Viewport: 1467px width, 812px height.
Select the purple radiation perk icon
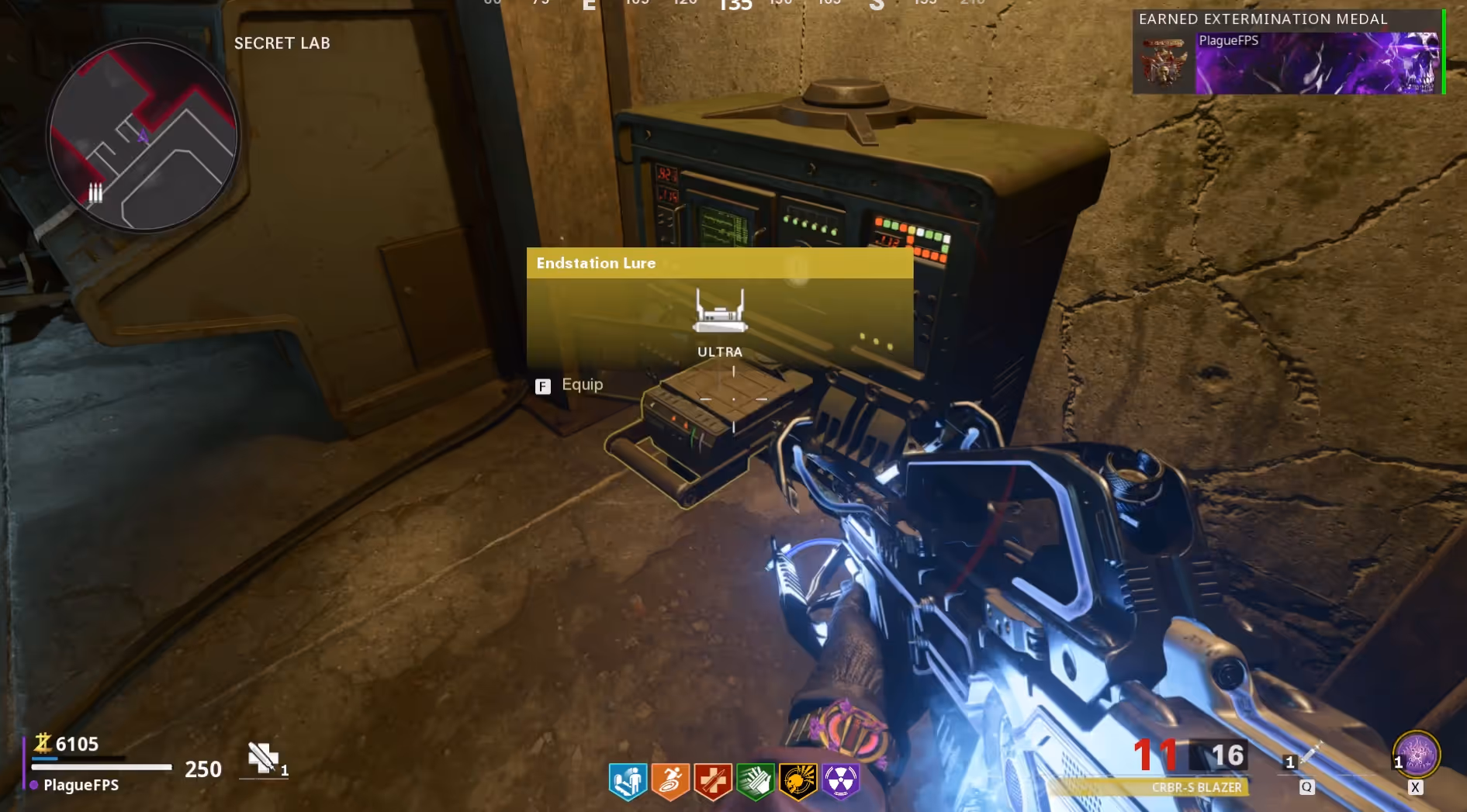coord(841,781)
